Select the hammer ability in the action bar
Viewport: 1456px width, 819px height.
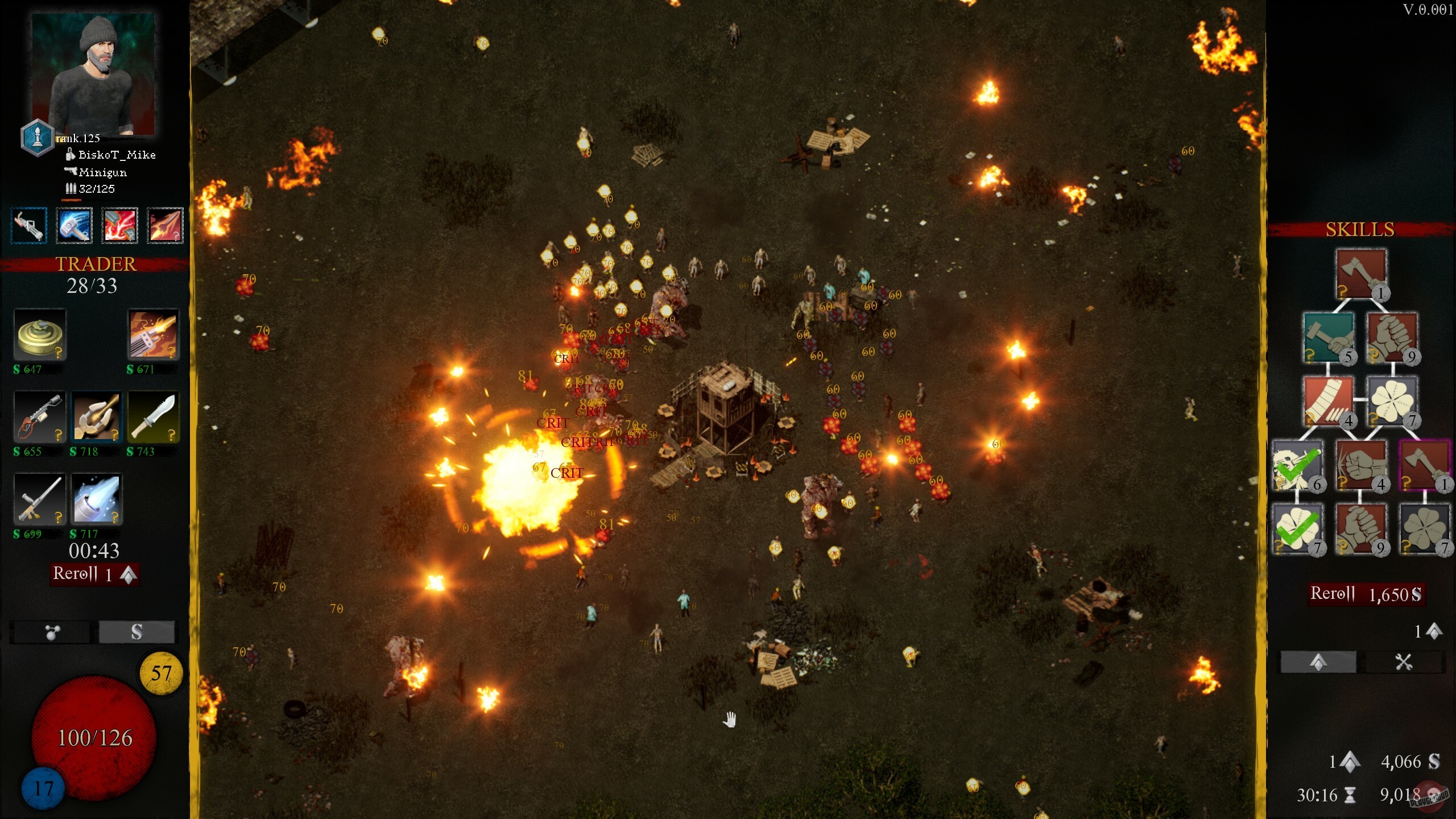74,226
